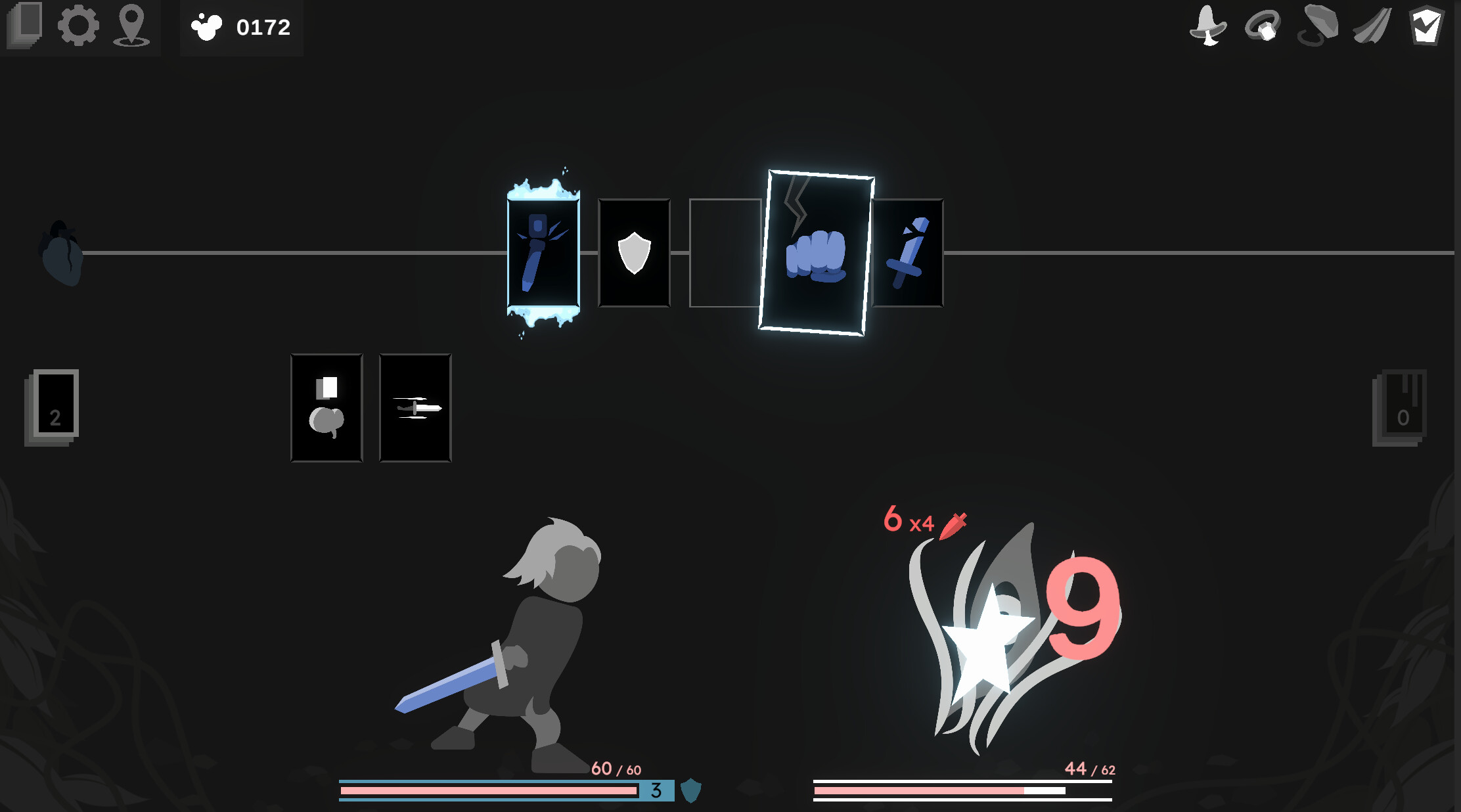This screenshot has width=1461, height=812.
Task: Play the glowing fist punch card
Action: [819, 251]
